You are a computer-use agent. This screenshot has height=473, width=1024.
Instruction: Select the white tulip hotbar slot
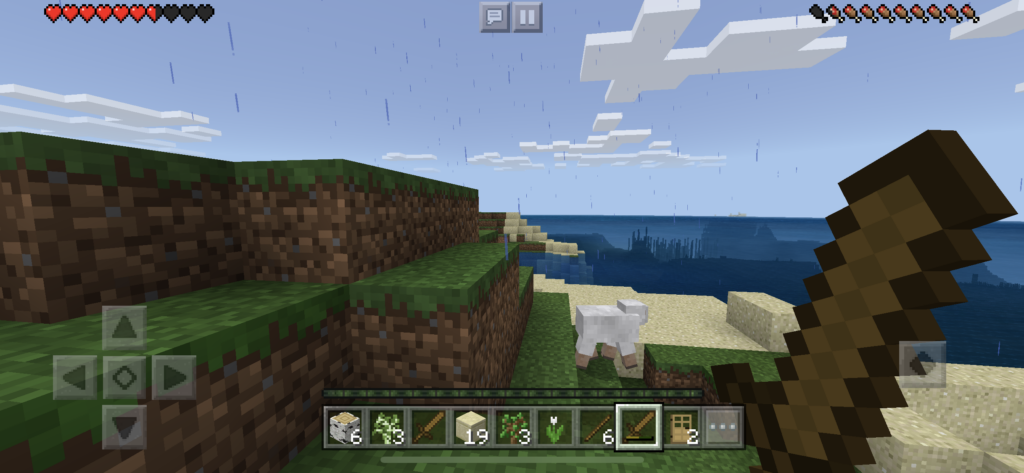pos(553,428)
